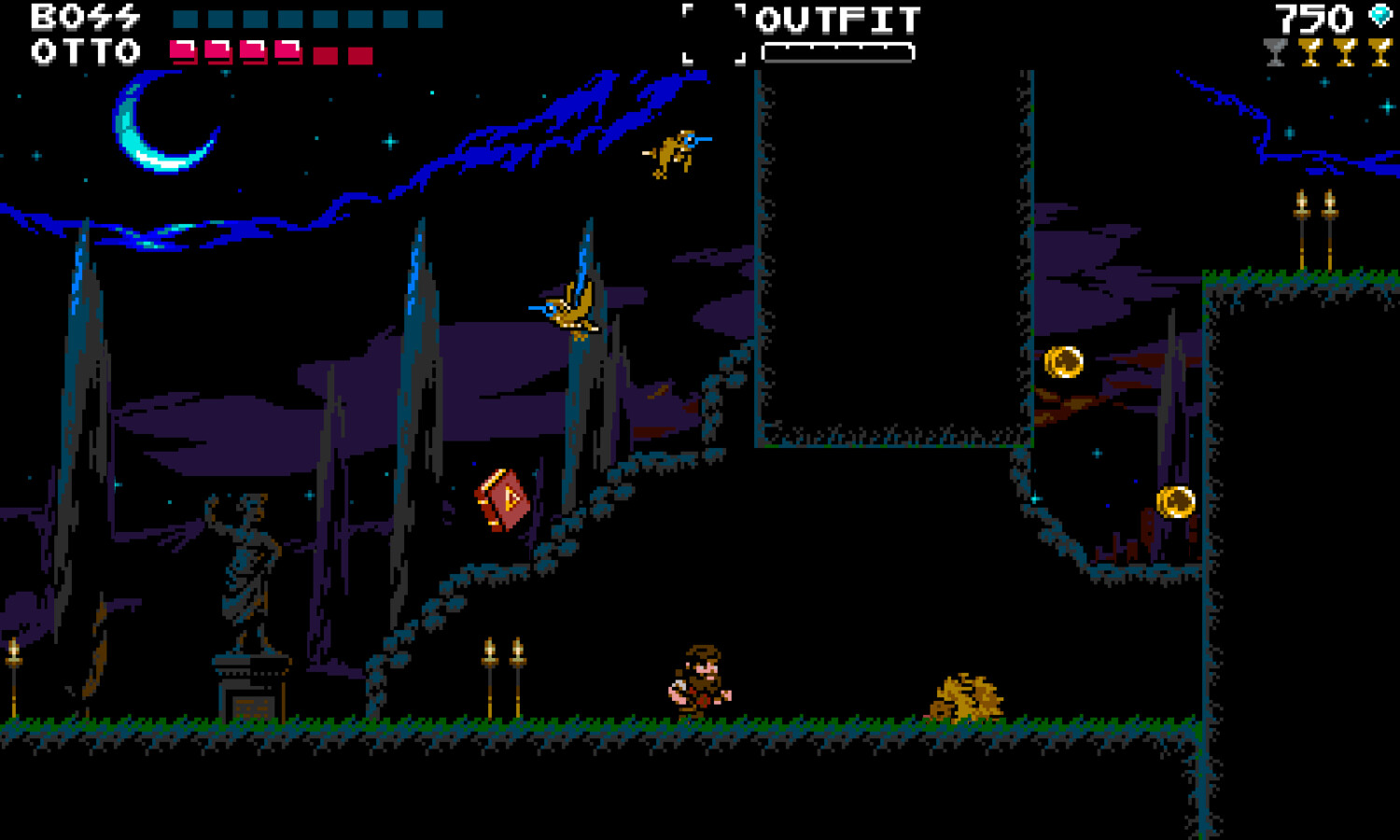Click the floating coin on the upper ledge
Viewport: 1400px width, 840px height.
(1065, 361)
